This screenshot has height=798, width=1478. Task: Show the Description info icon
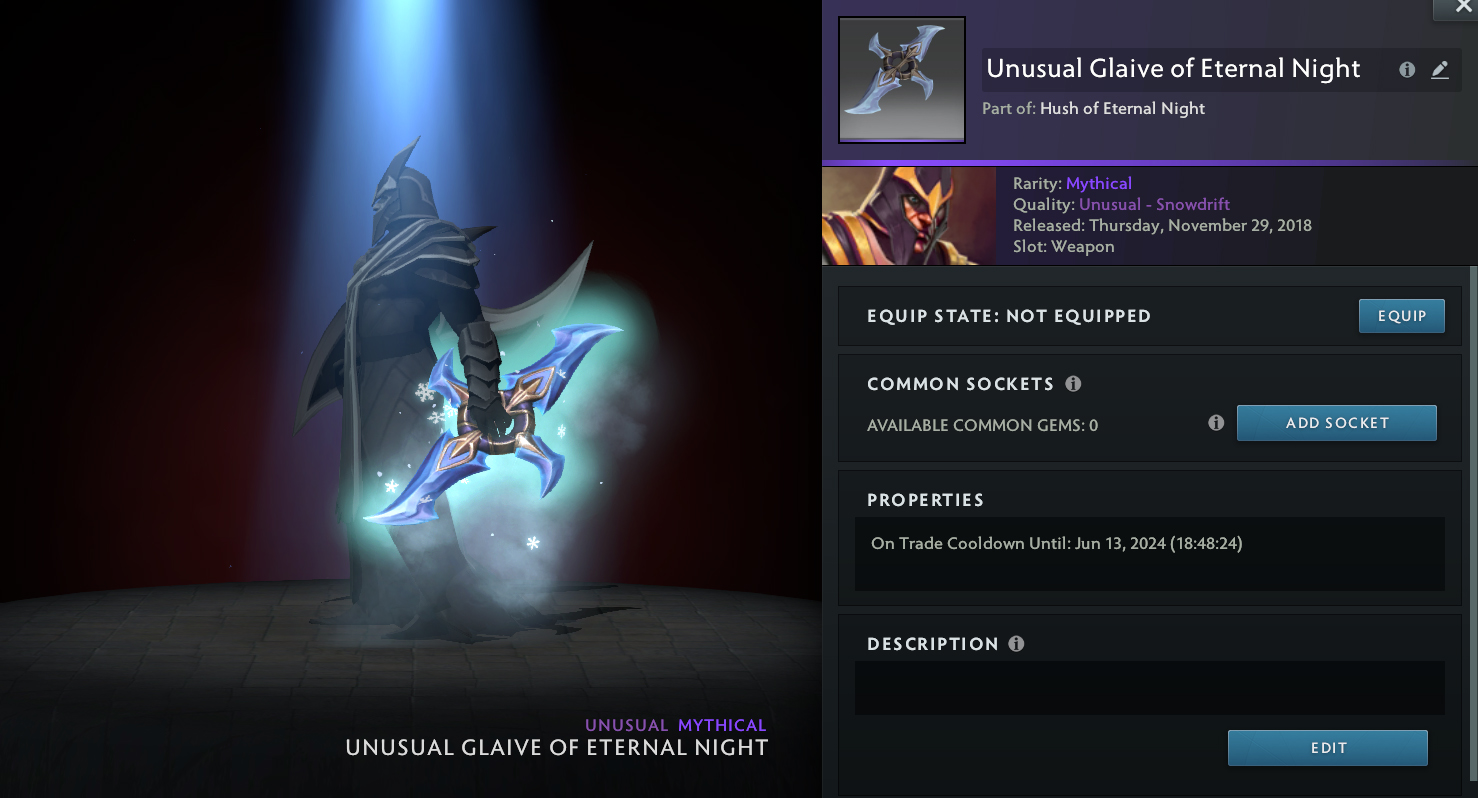pyautogui.click(x=1016, y=644)
